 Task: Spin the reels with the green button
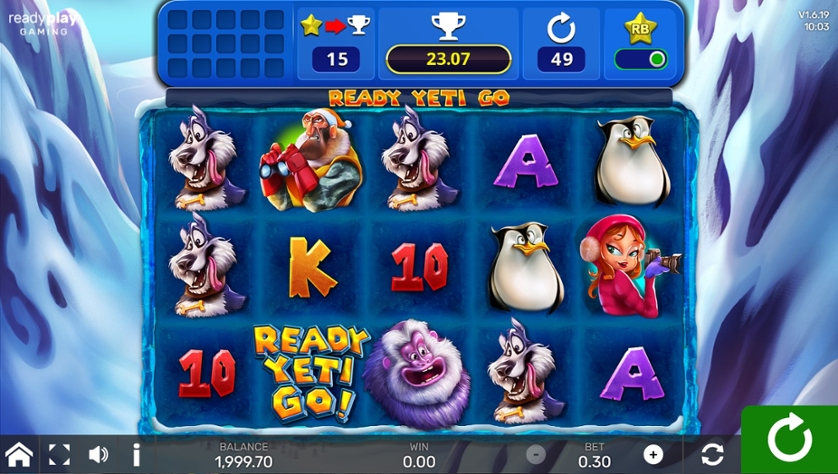coord(790,440)
